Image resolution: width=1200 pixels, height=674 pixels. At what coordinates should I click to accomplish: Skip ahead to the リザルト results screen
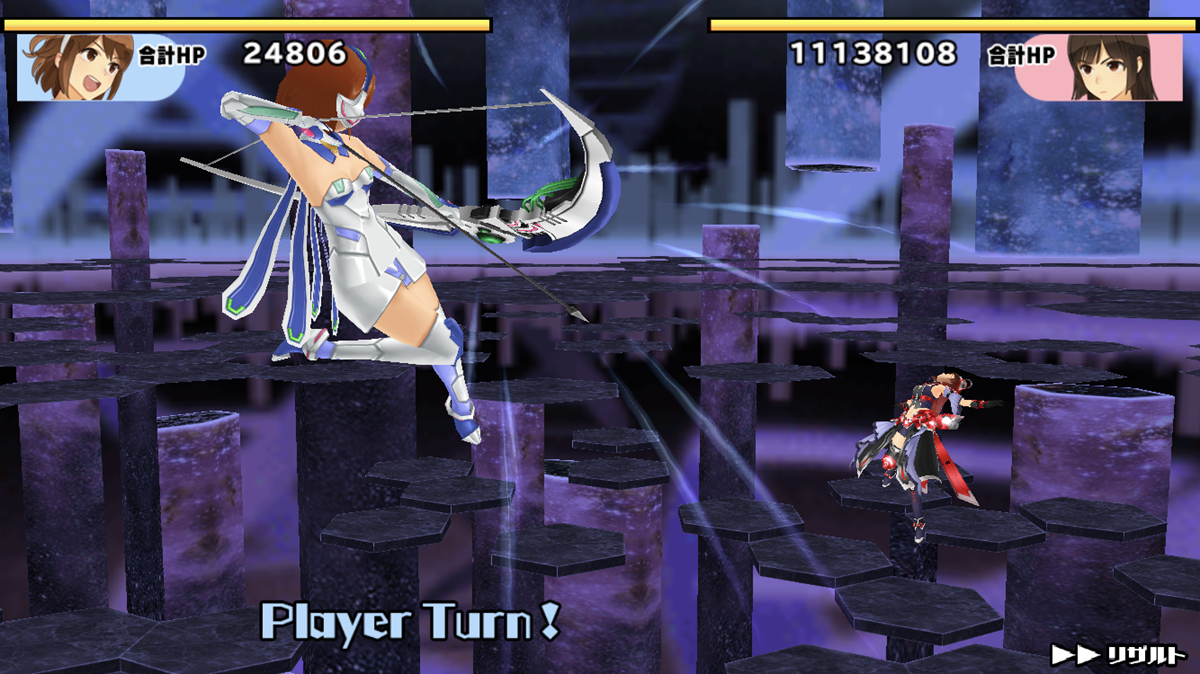point(1118,655)
